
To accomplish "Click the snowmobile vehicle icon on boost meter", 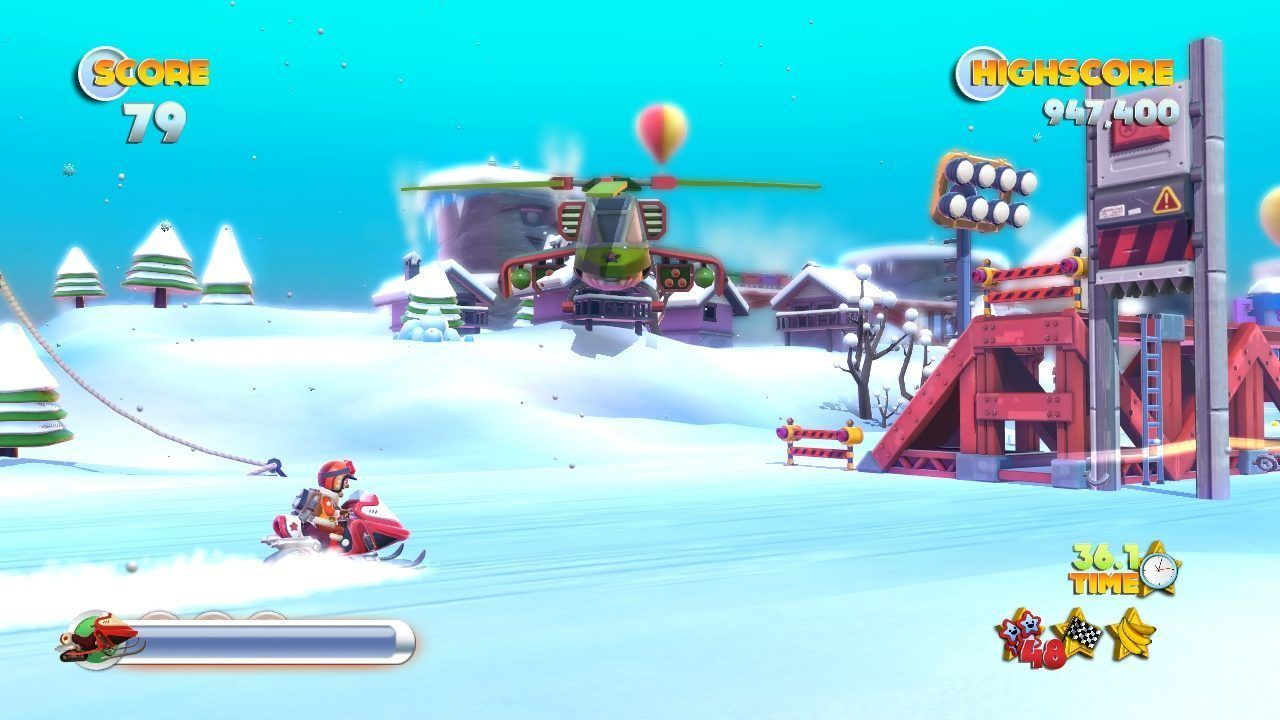I will click(x=98, y=640).
